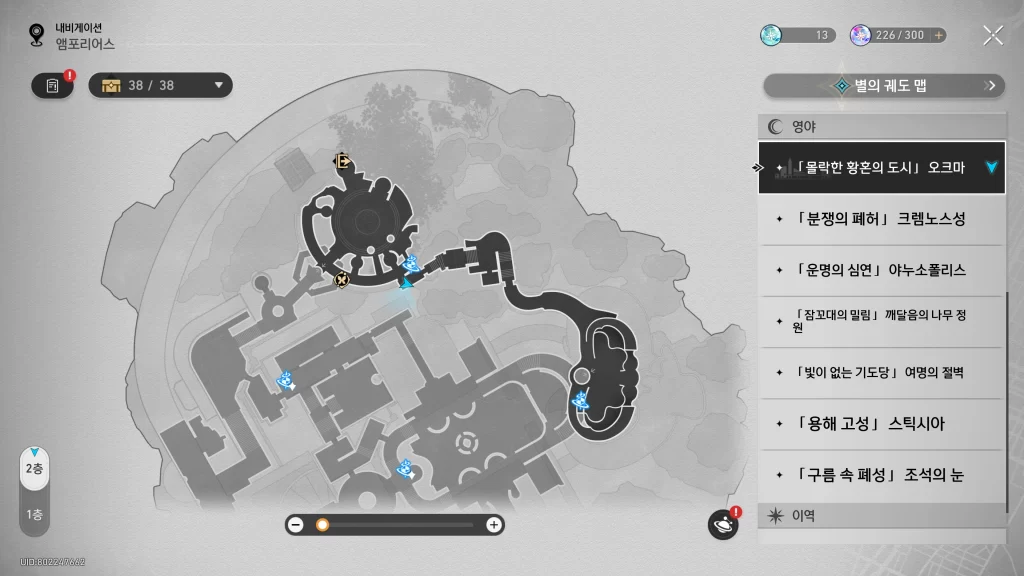Open the mission log icon with red alert
The width and height of the screenshot is (1024, 576).
pos(53,86)
